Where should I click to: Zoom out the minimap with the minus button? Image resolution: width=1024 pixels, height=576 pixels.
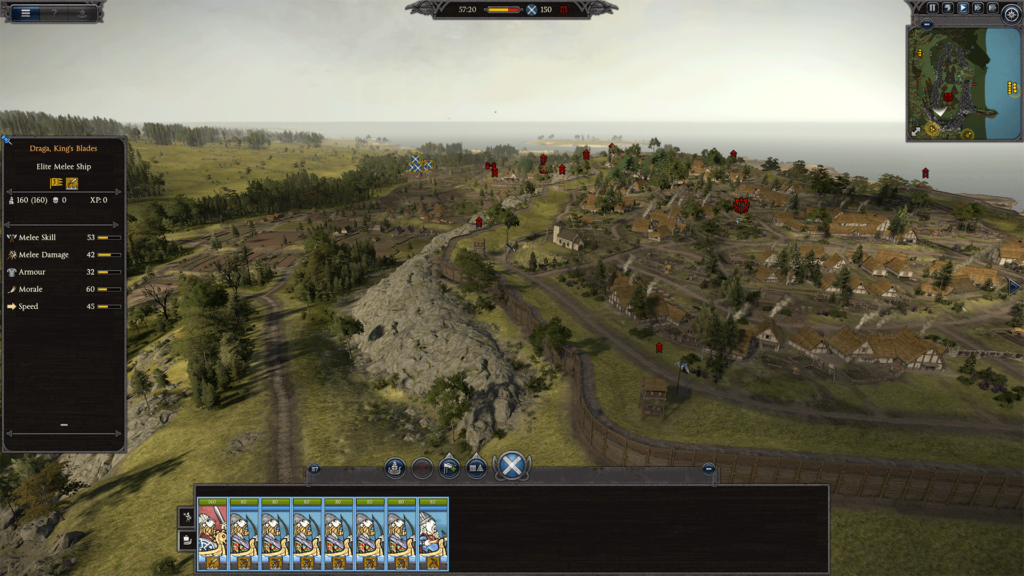coord(927,24)
